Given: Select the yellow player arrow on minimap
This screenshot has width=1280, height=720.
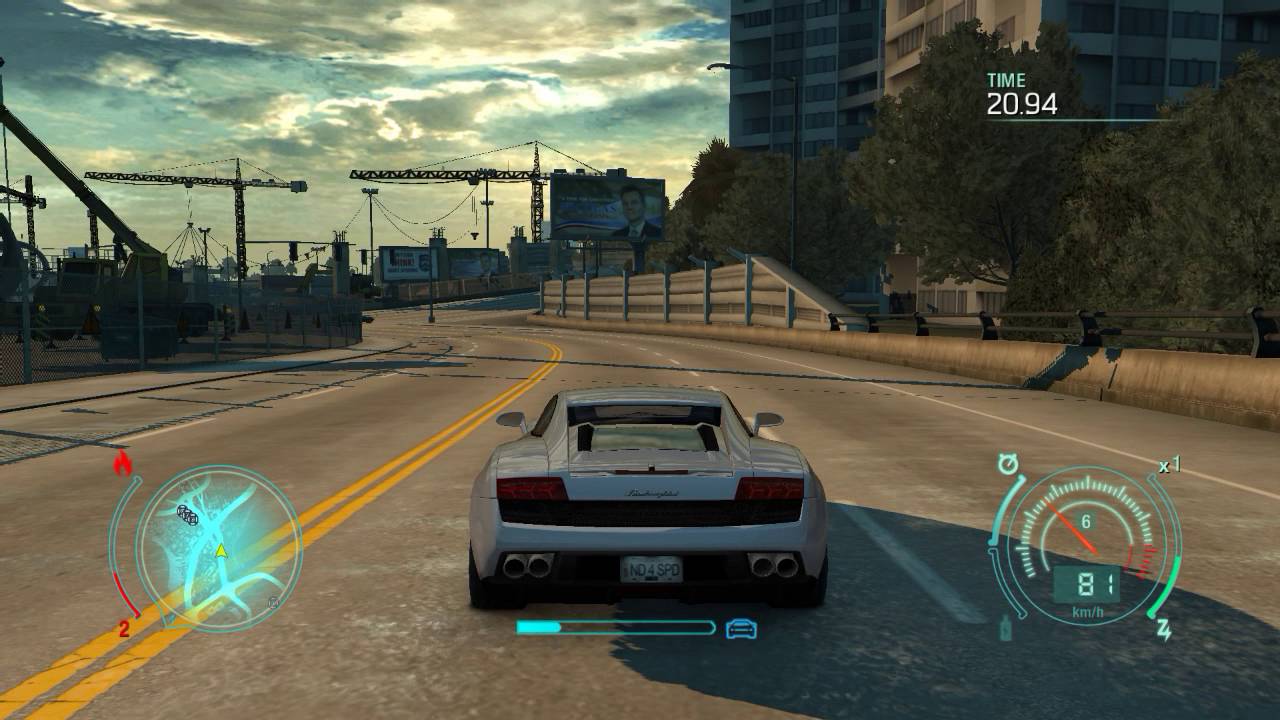Looking at the screenshot, I should click(221, 550).
